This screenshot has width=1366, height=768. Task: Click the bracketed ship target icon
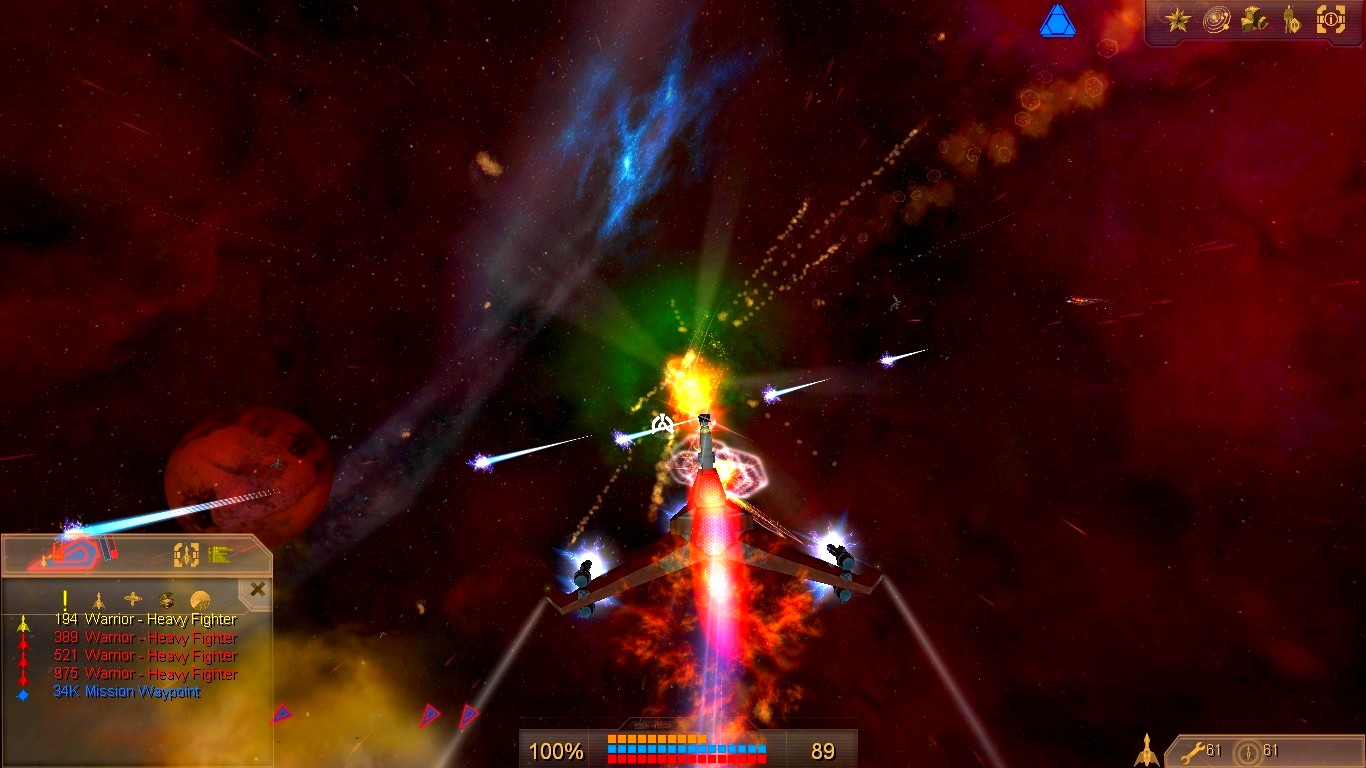(x=187, y=554)
